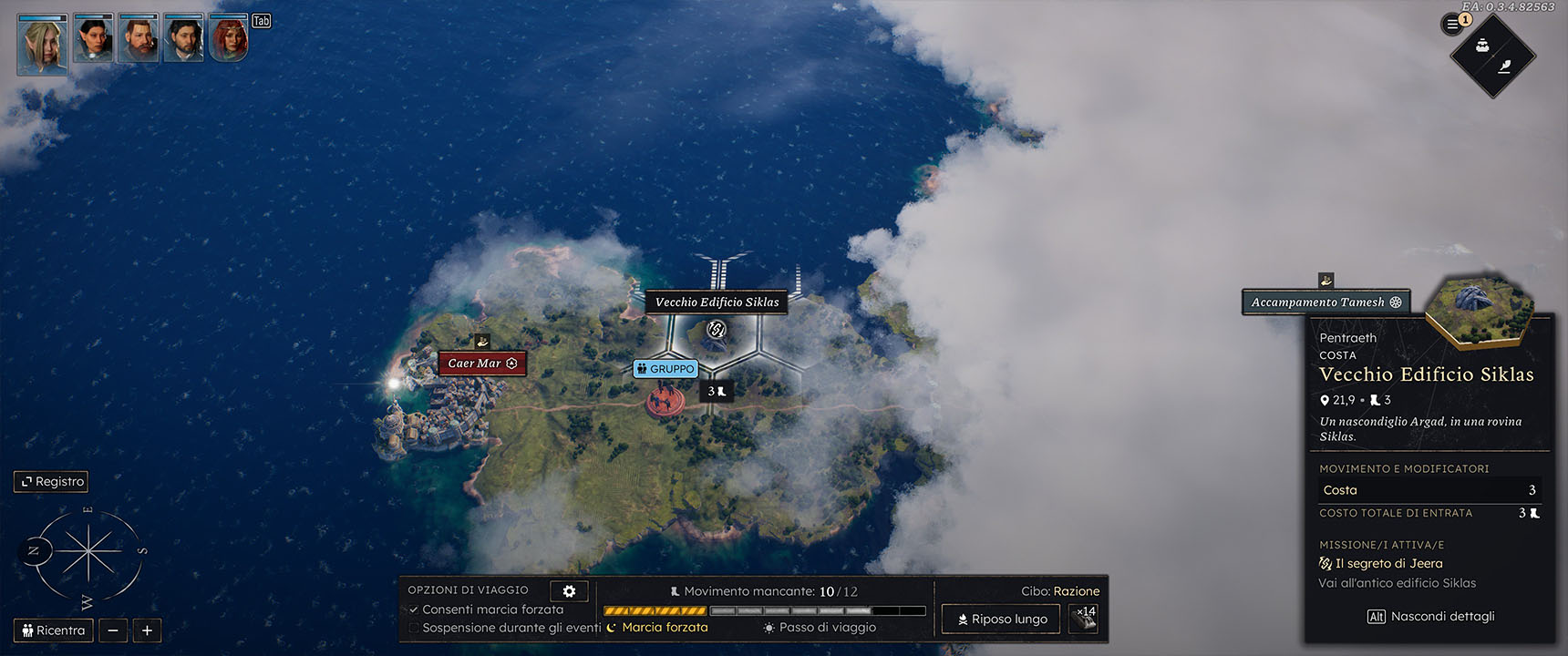Click Ricentra to recenter the map
1568x656 pixels.
tap(53, 630)
